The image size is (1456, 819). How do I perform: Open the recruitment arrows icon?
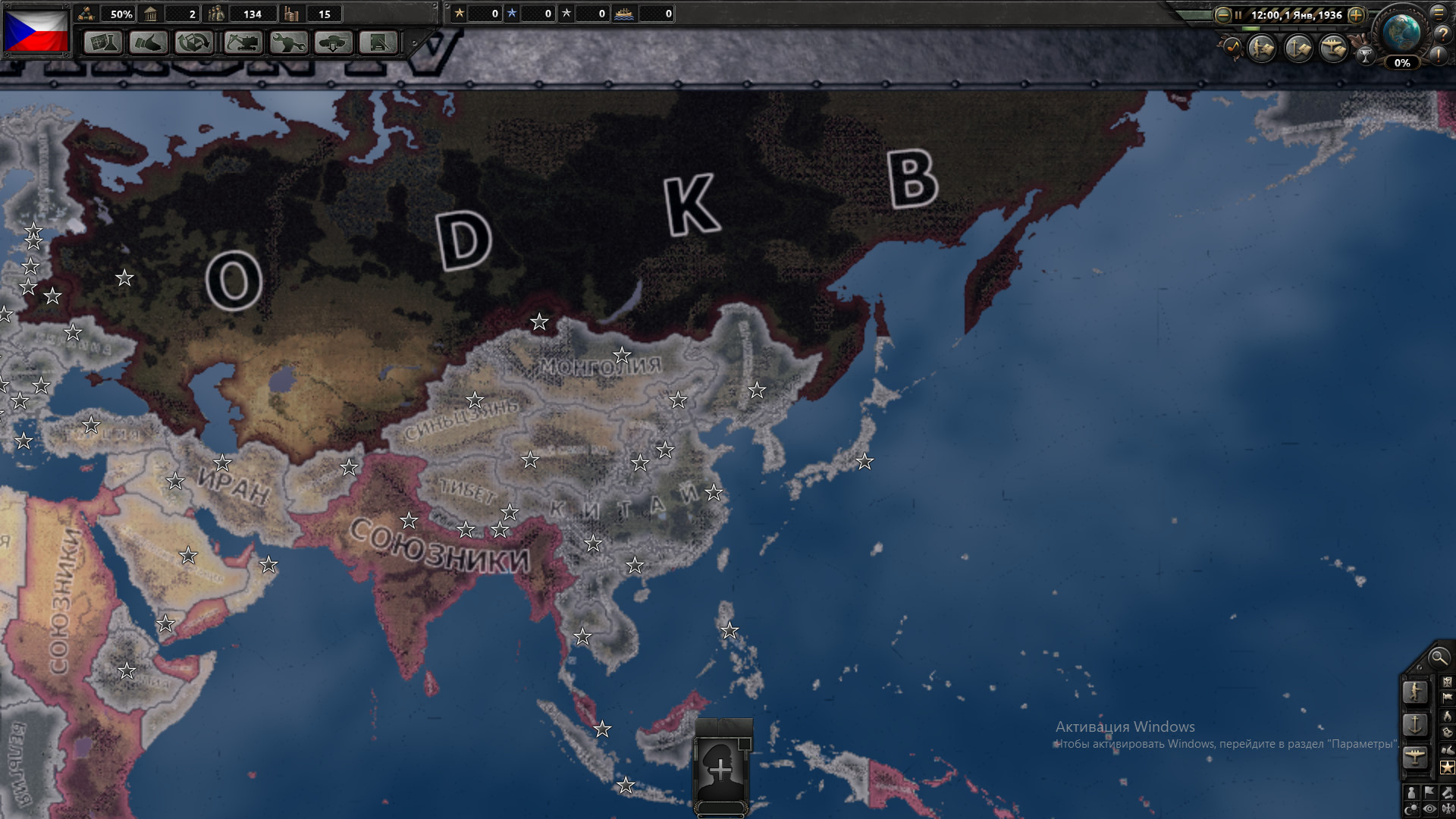pyautogui.click(x=194, y=44)
